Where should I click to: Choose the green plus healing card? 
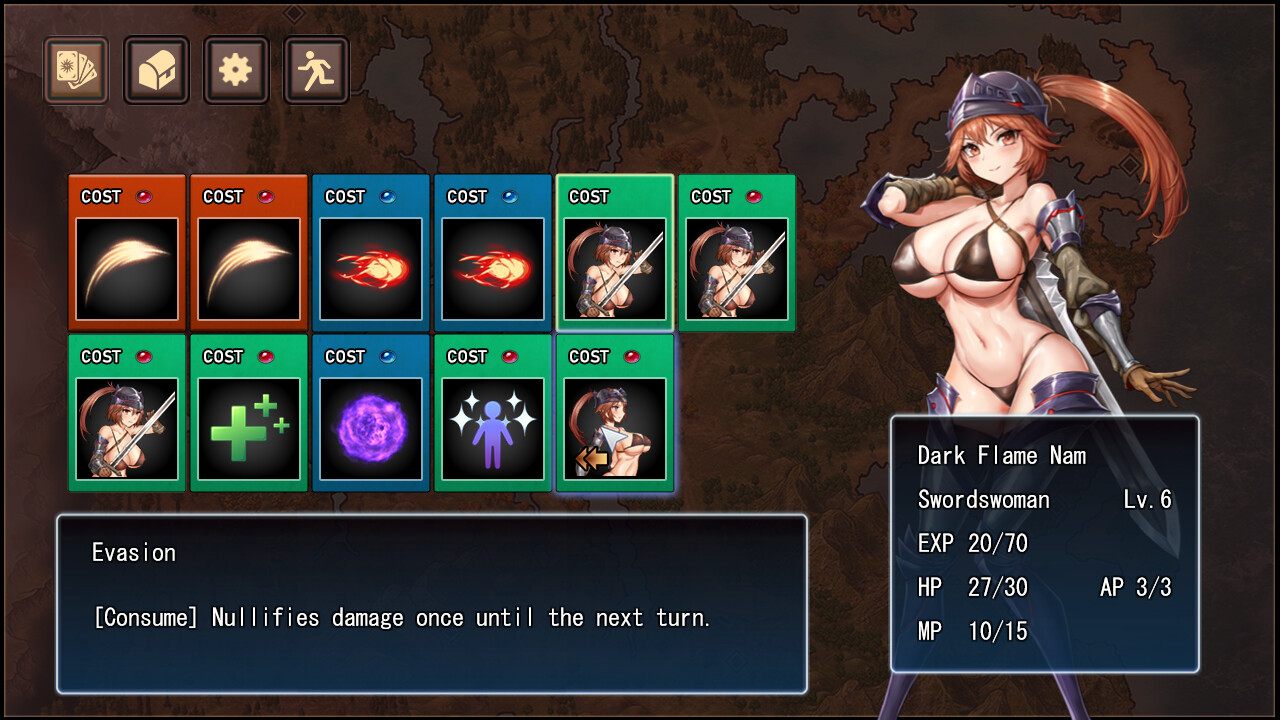coord(249,414)
